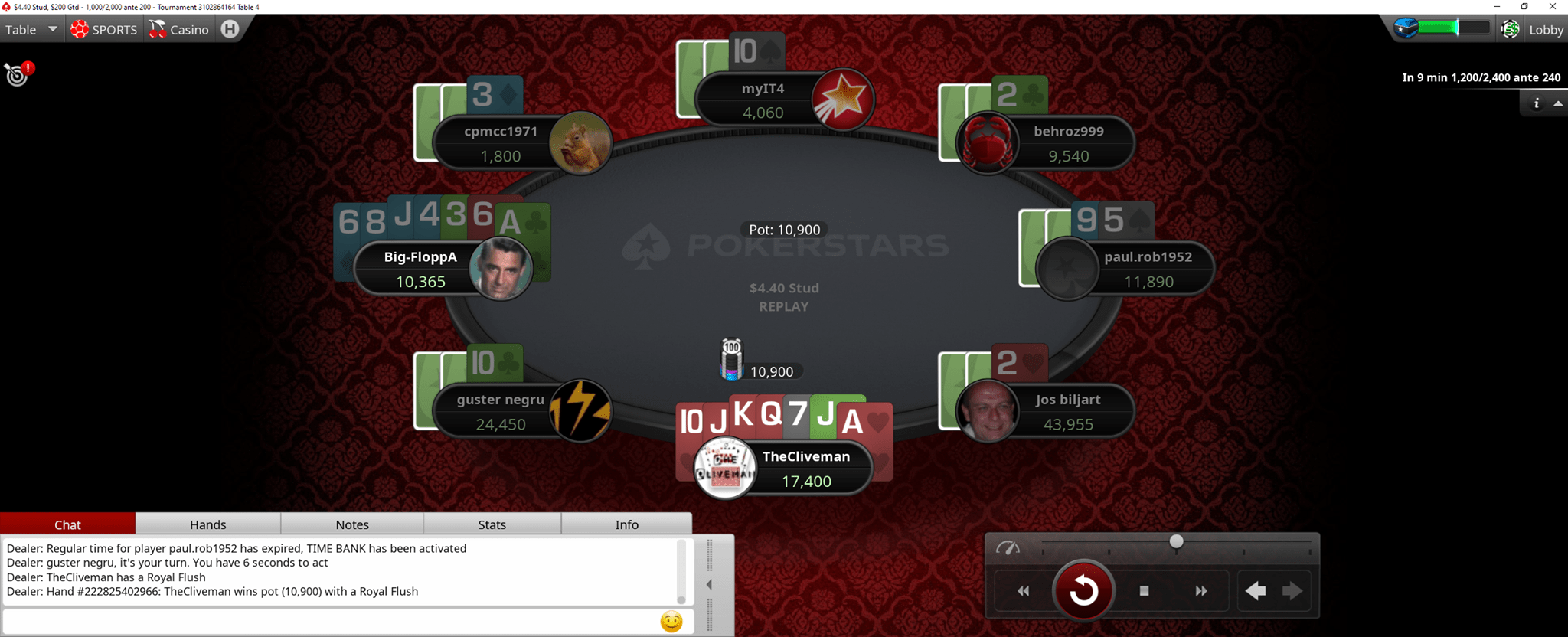Open the SPORTS section
This screenshot has width=1568, height=637.
point(104,29)
